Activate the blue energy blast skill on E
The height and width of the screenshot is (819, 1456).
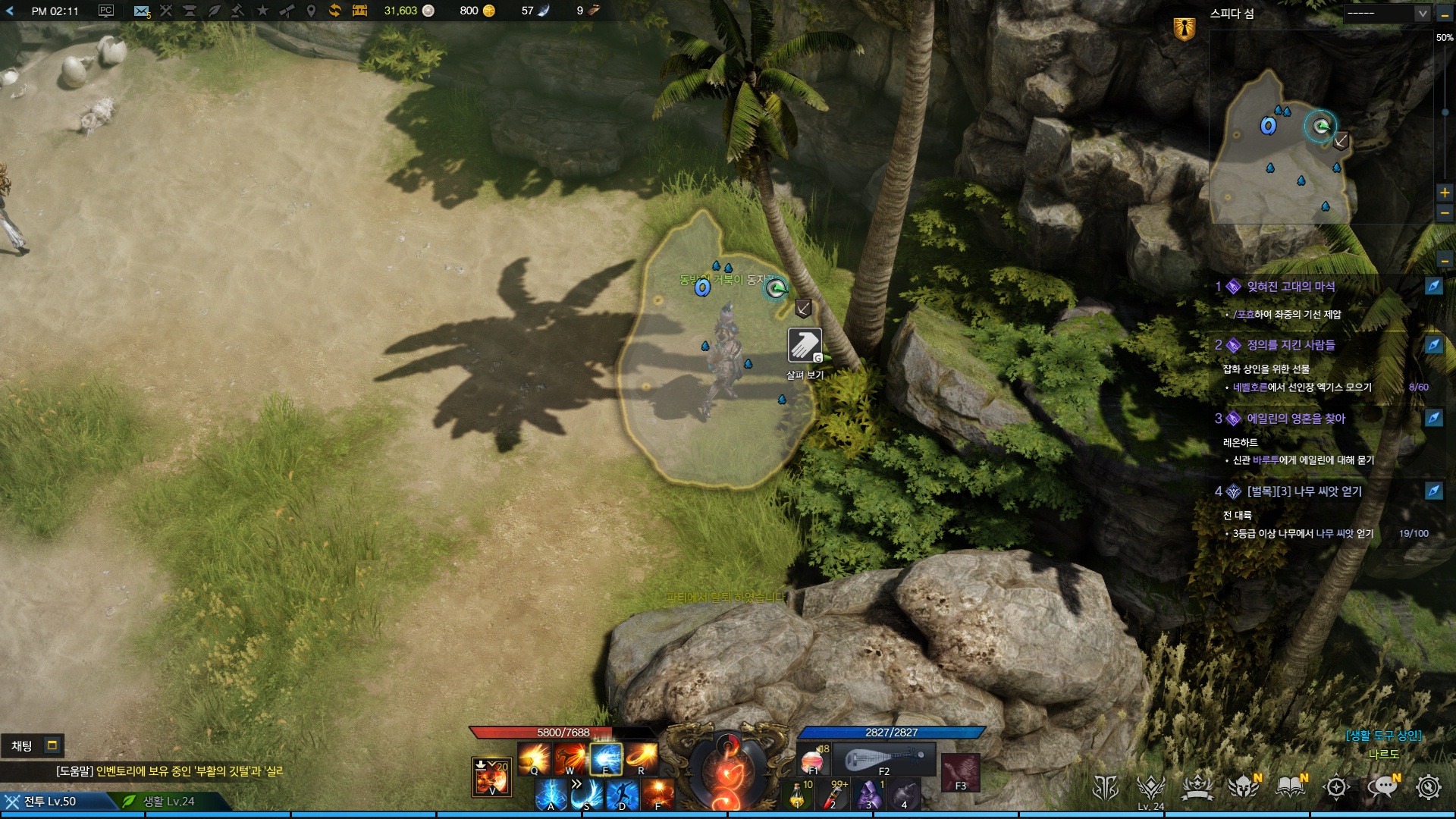tap(606, 758)
